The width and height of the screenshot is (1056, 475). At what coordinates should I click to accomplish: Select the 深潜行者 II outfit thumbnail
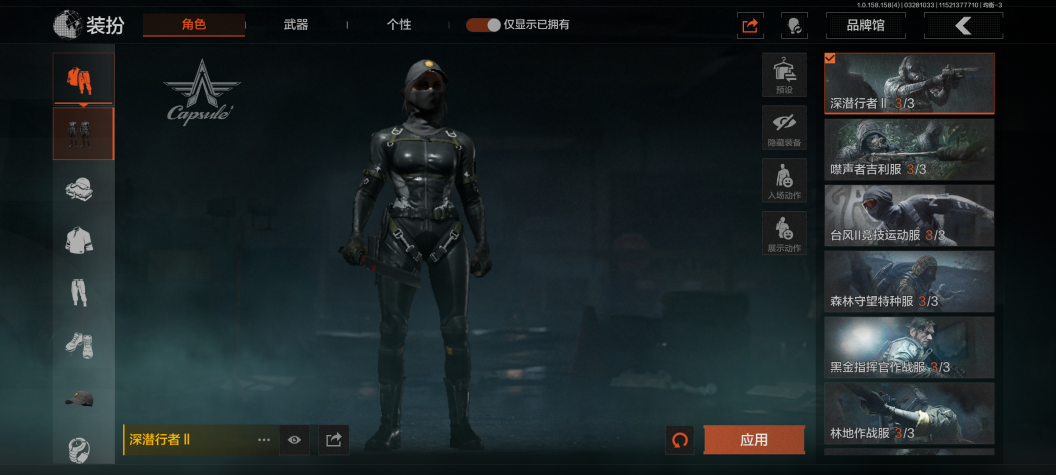click(909, 83)
